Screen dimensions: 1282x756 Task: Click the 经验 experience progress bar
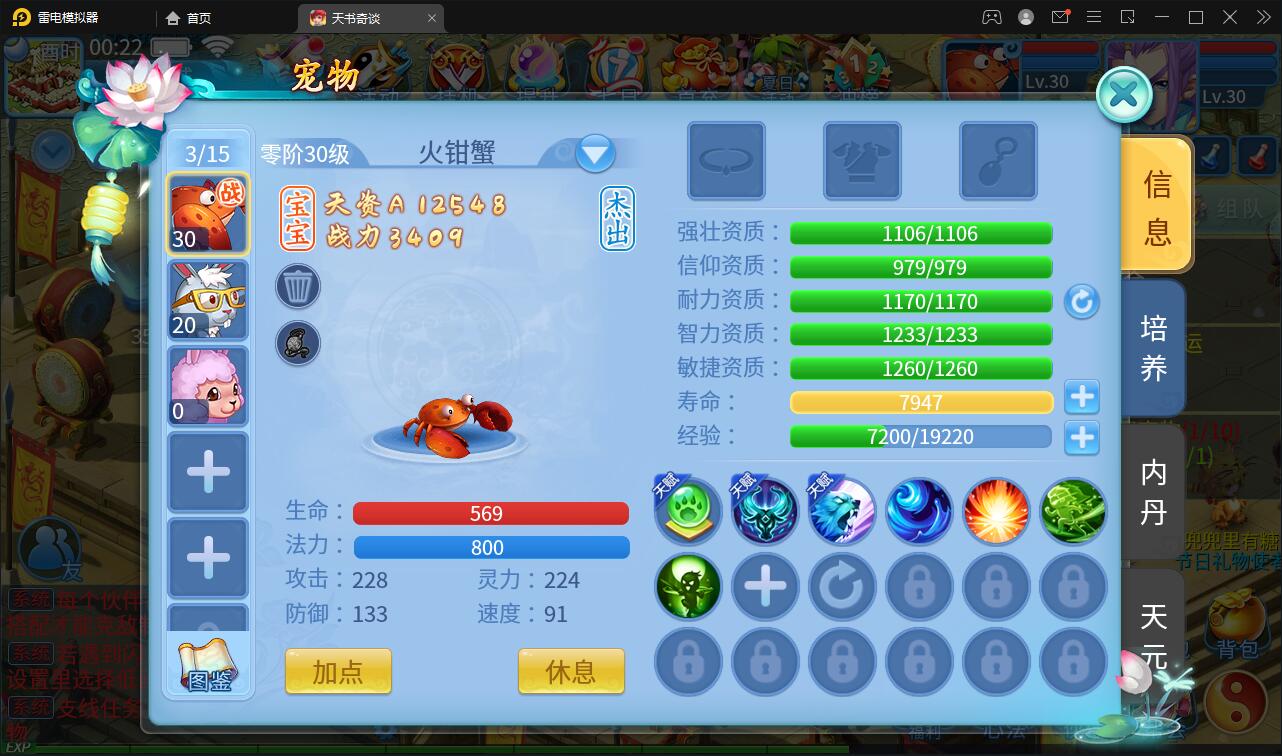pyautogui.click(x=920, y=436)
